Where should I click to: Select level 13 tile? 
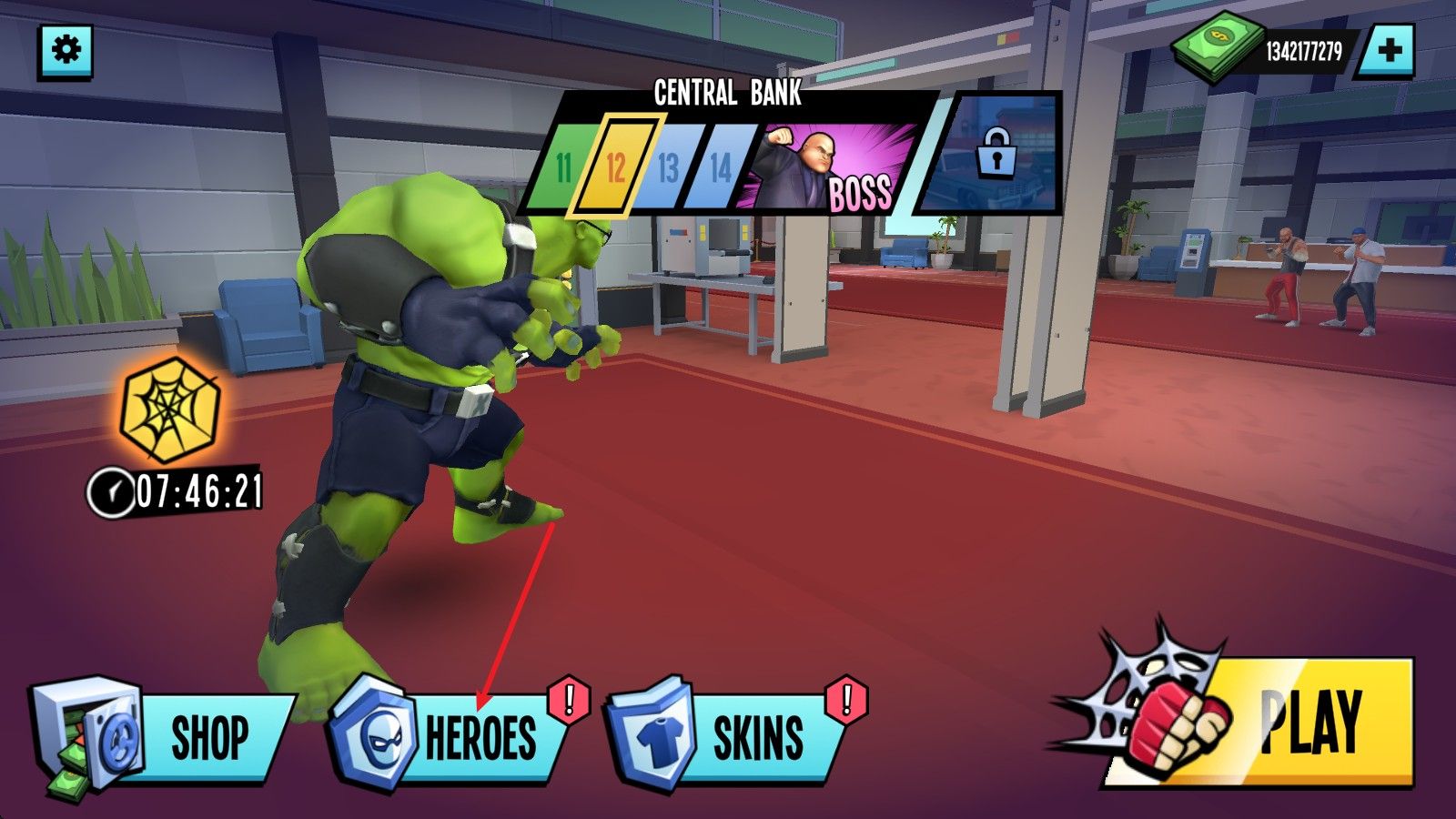pos(668,167)
